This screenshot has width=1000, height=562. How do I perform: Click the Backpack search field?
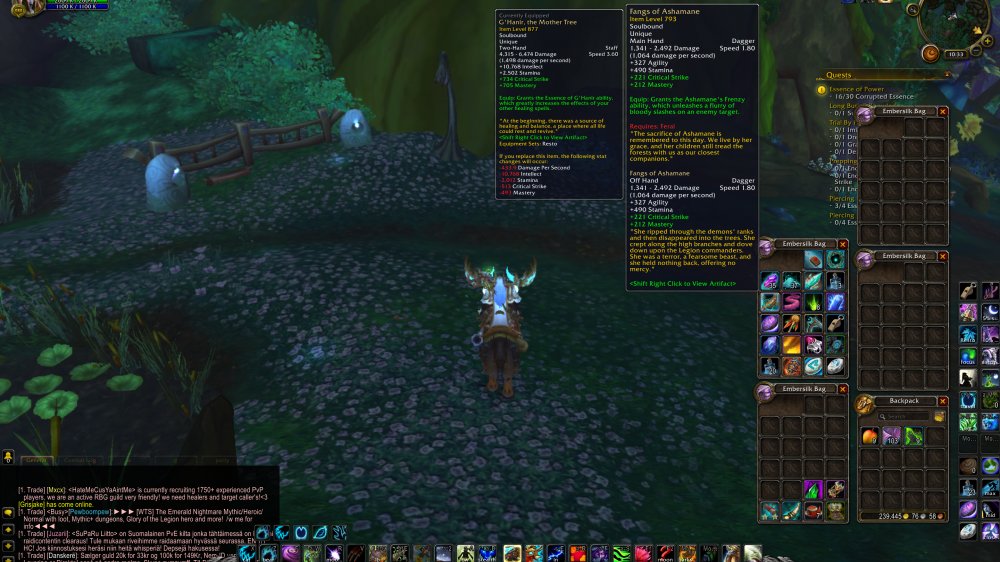pos(903,416)
